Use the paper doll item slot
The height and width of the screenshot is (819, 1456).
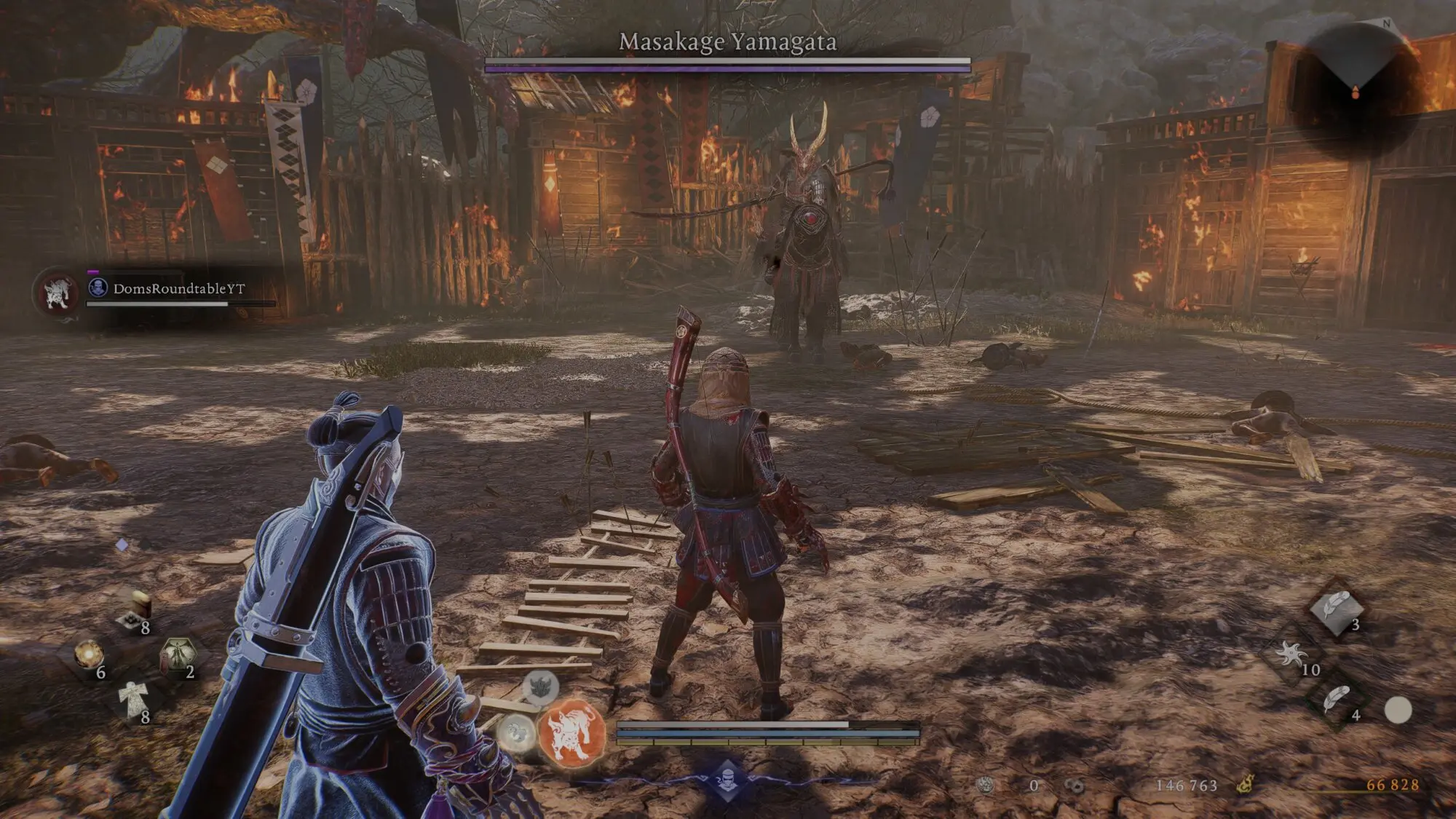(x=133, y=700)
